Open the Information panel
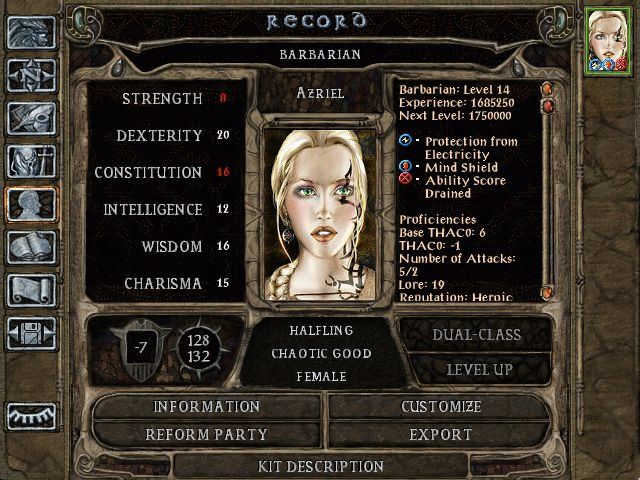The height and width of the screenshot is (480, 640). click(x=206, y=407)
